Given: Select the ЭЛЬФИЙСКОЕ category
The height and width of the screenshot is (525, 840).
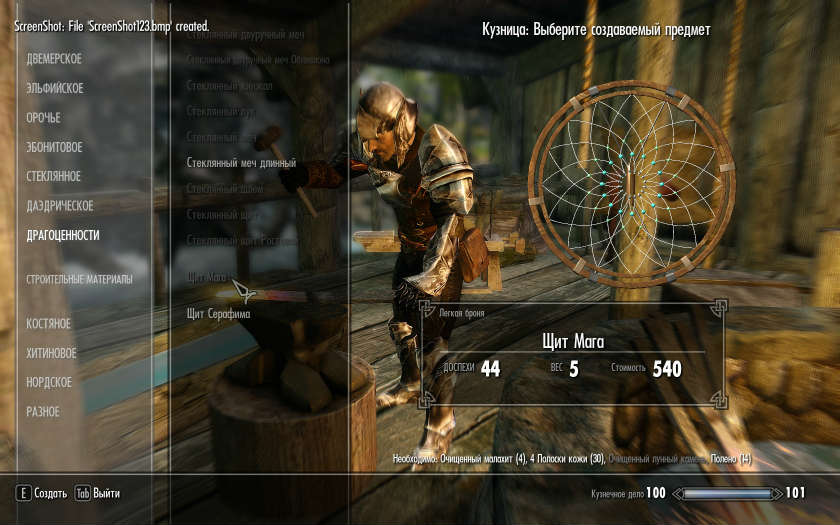Looking at the screenshot, I should (54, 88).
